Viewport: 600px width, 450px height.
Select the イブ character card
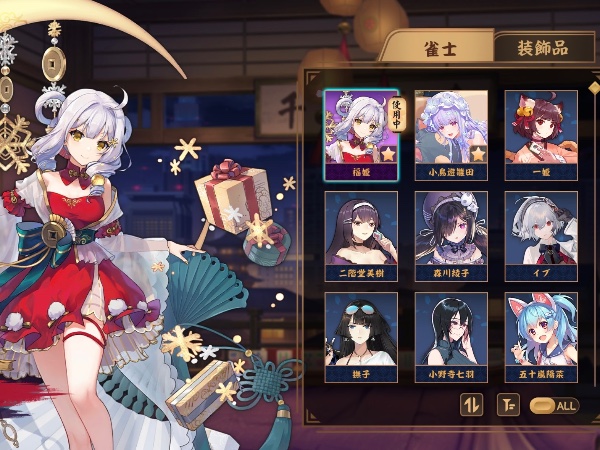coord(541,236)
